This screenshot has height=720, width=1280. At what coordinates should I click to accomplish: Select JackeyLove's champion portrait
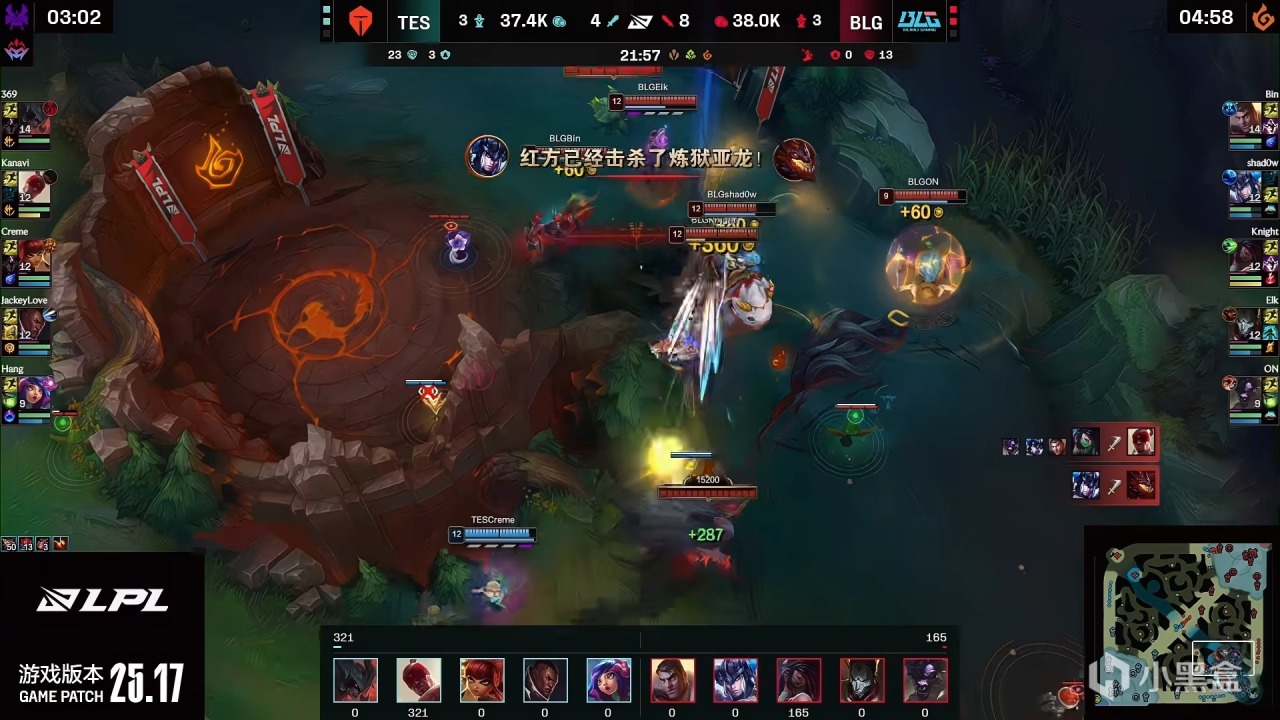[x=35, y=323]
